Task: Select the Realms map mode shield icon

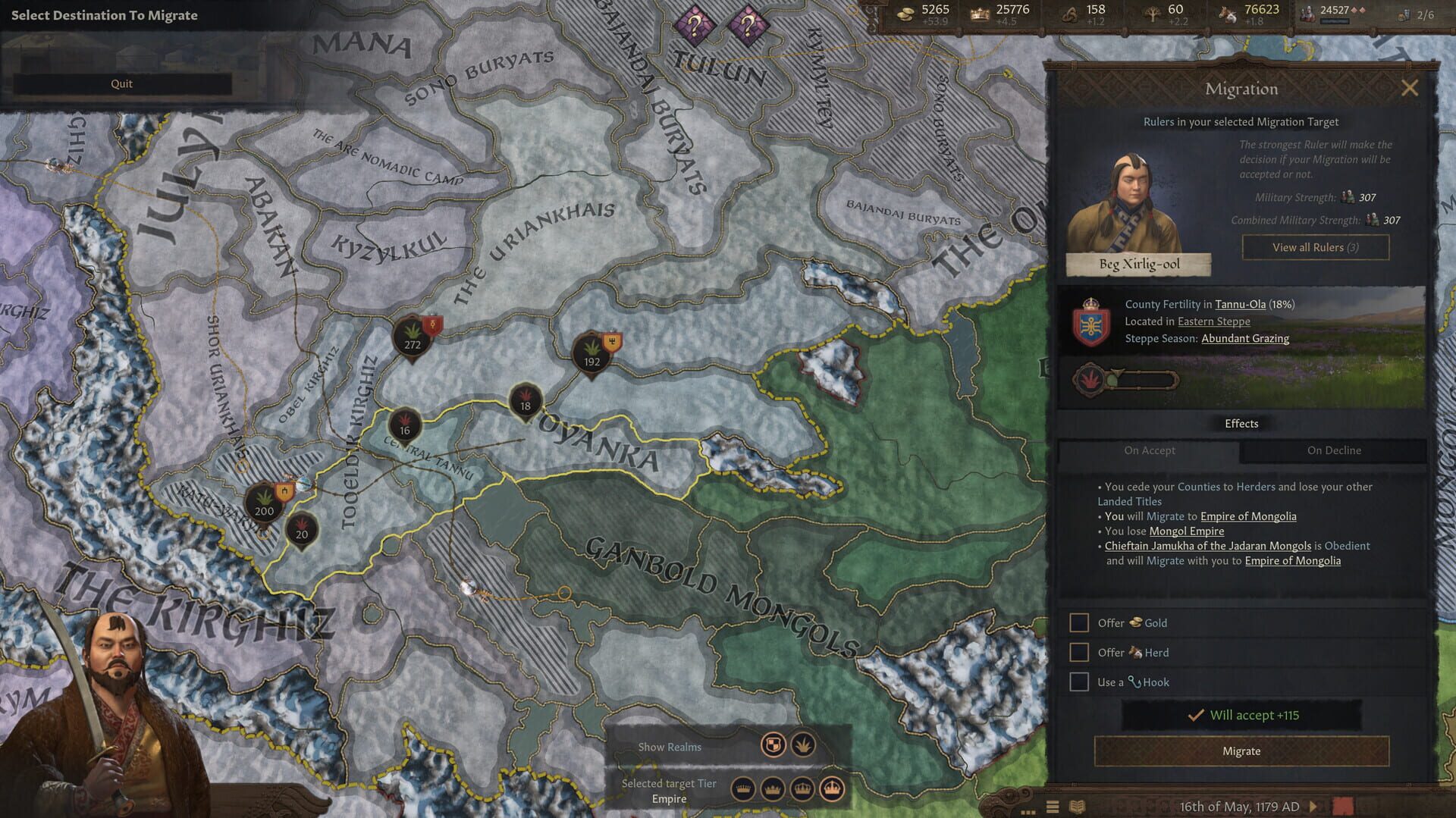Action: click(x=773, y=746)
